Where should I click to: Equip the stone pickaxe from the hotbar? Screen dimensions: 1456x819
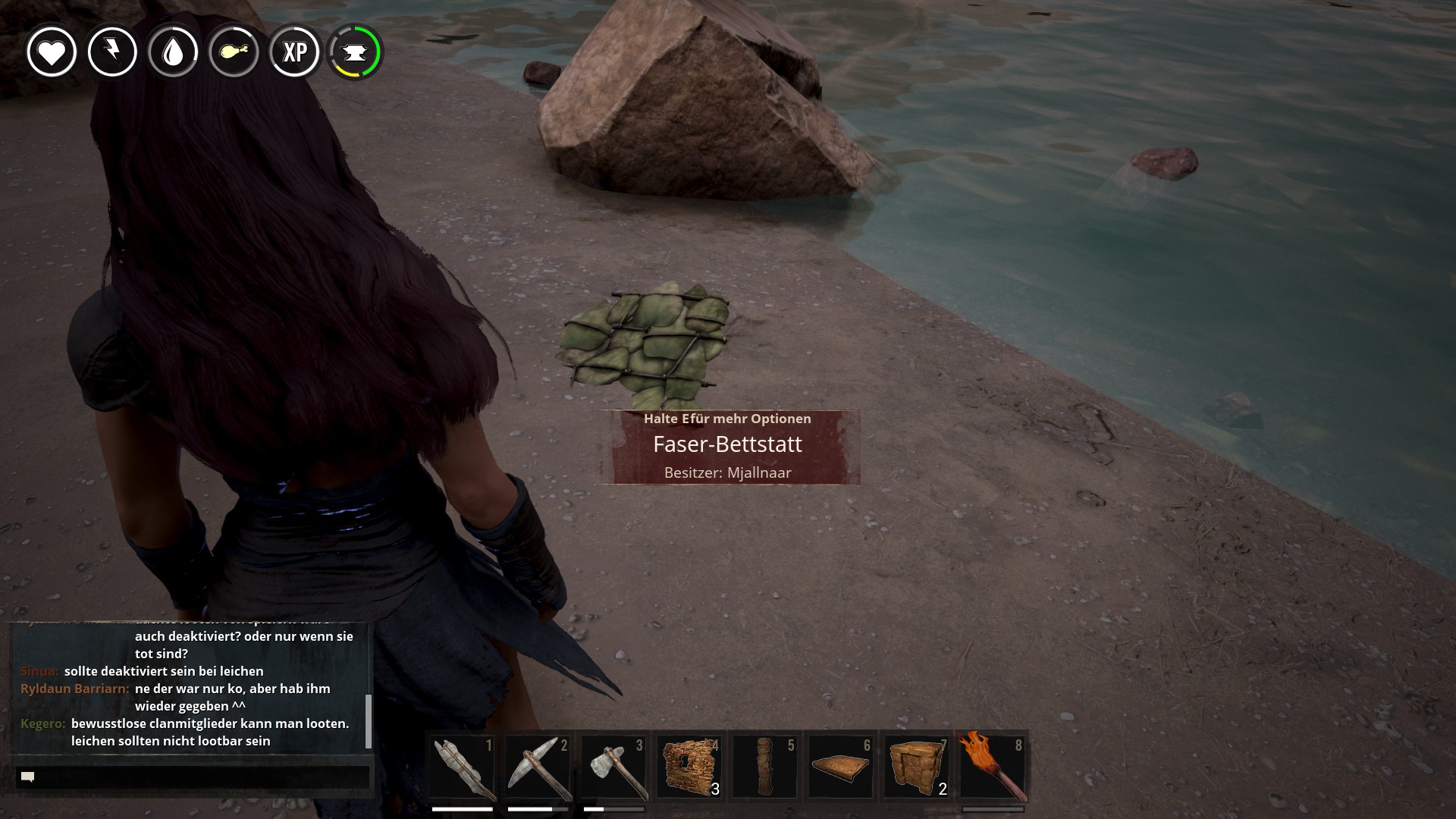coord(538,767)
